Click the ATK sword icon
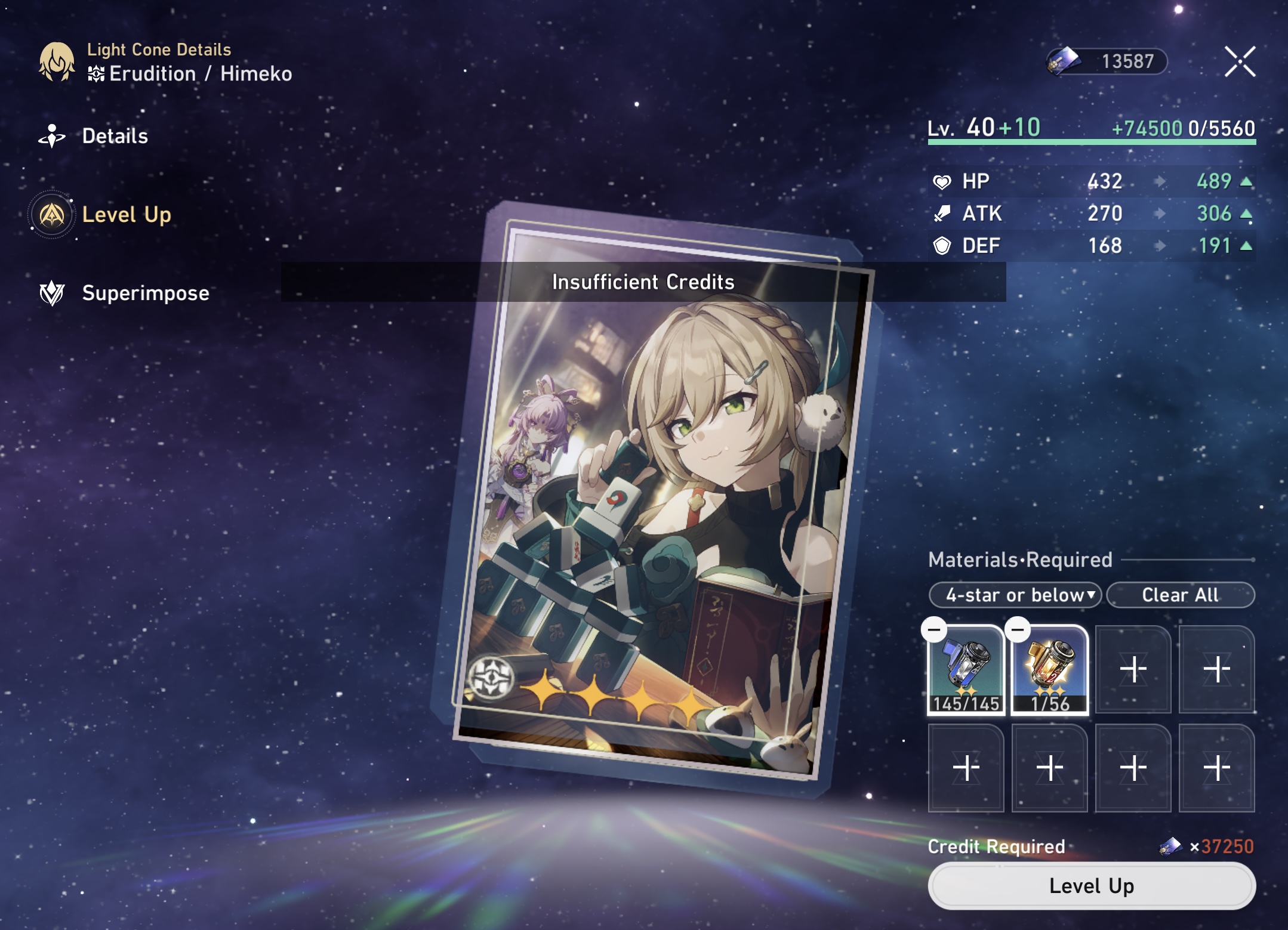The height and width of the screenshot is (930, 1288). [x=942, y=213]
